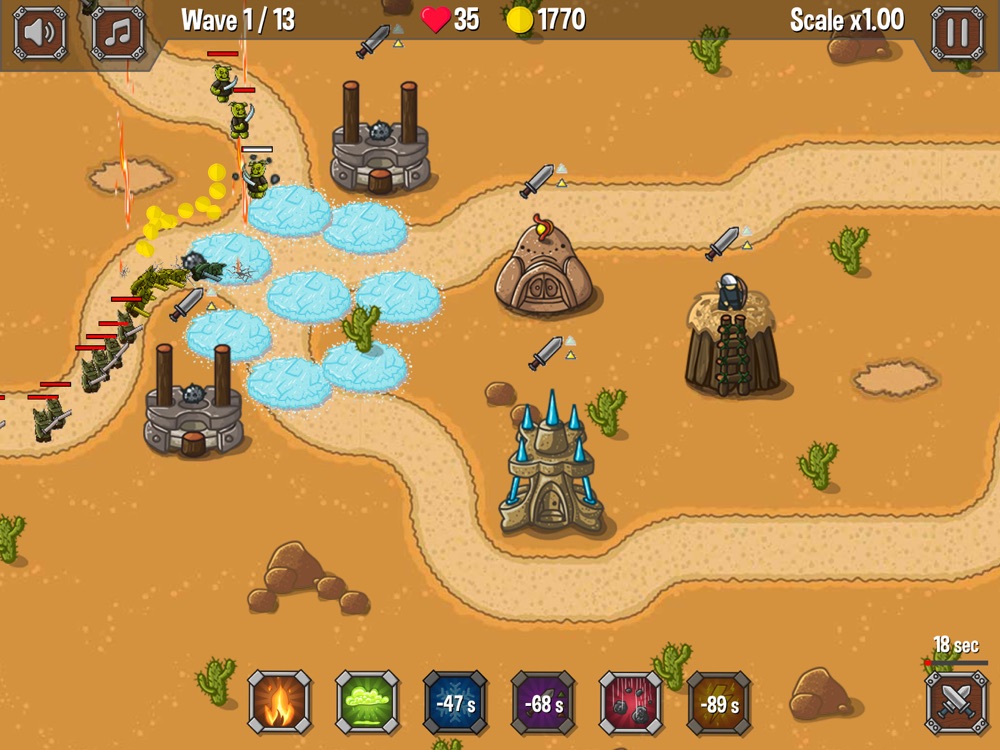Use the green poison cloud ability
The height and width of the screenshot is (750, 1000).
point(367,703)
